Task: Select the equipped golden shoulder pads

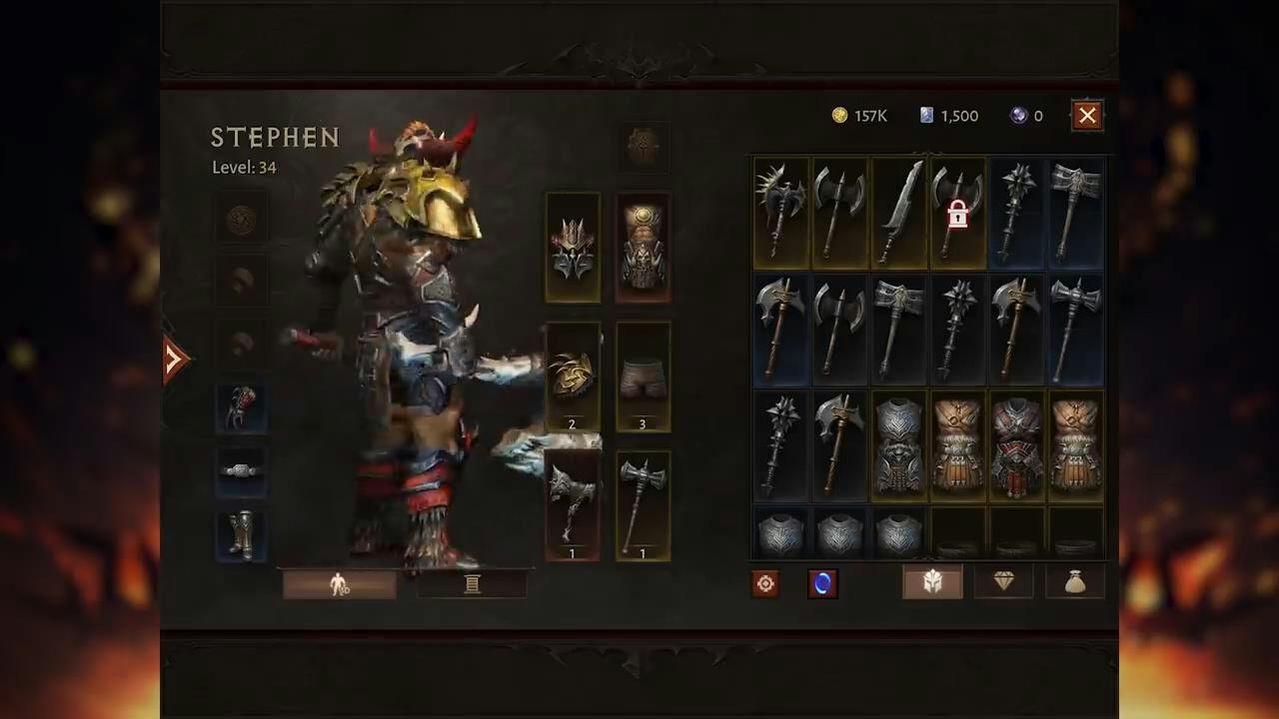Action: (573, 377)
